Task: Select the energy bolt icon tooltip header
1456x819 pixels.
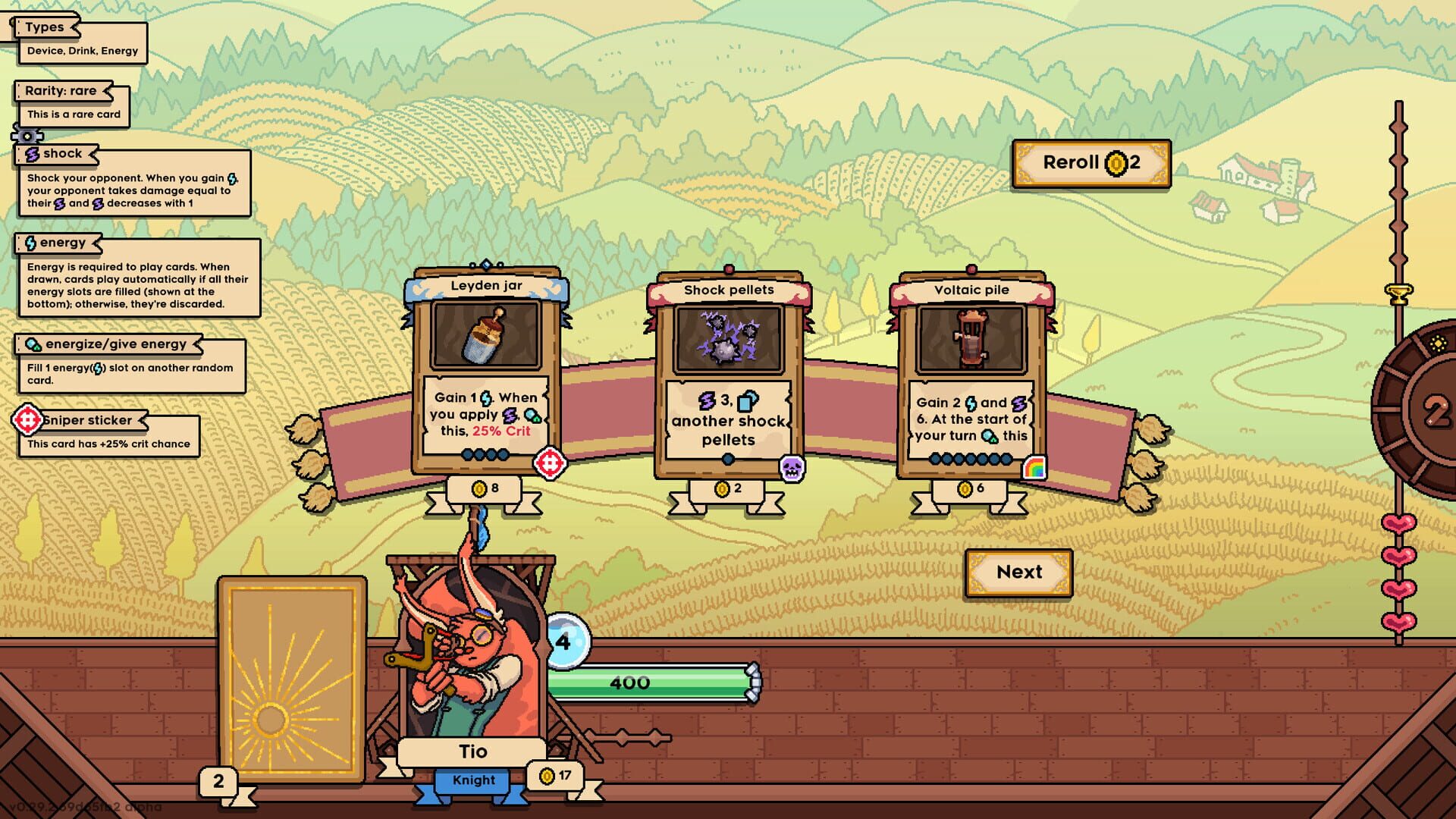Action: 30,243
